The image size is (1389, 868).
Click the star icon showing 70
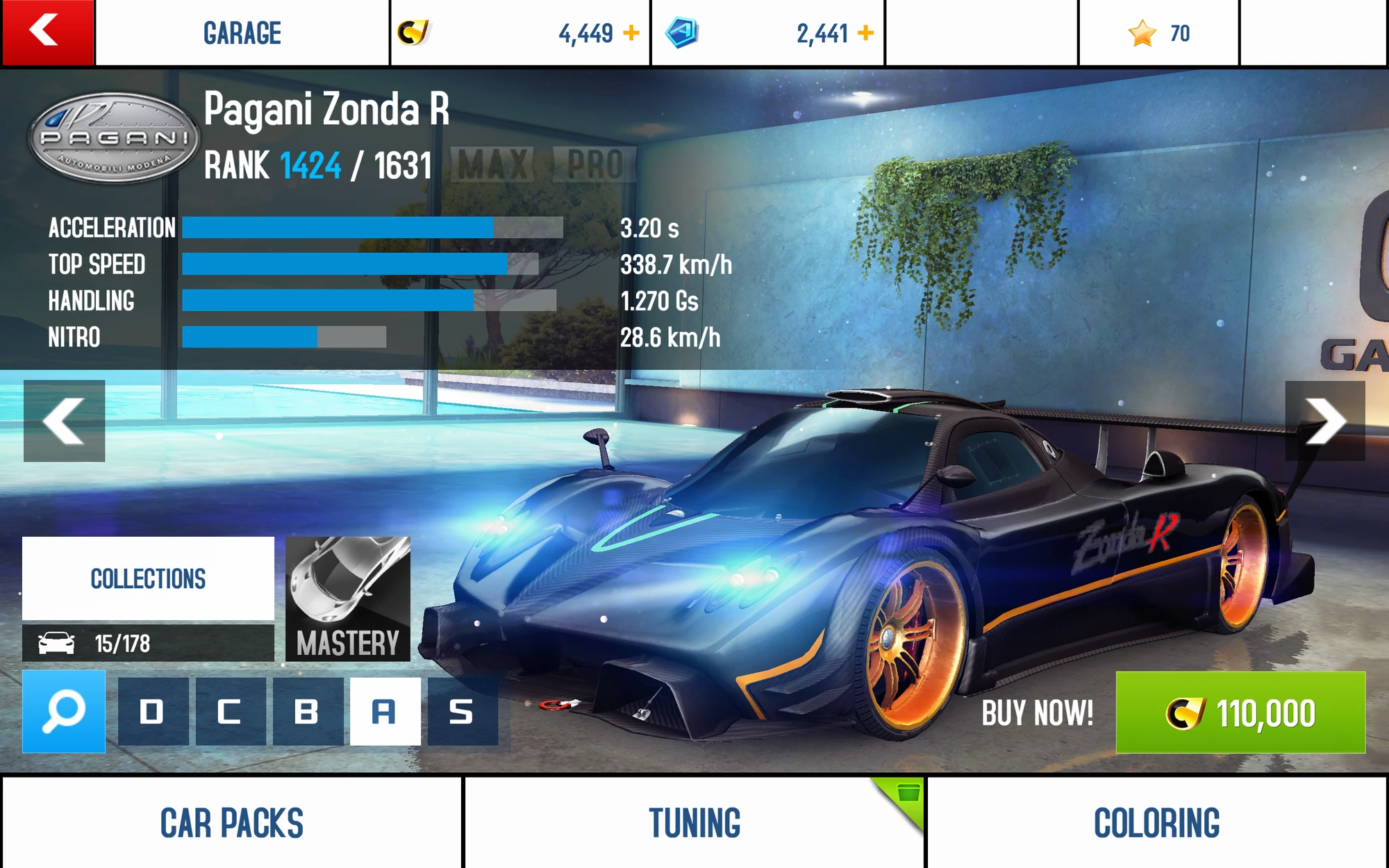(x=1141, y=31)
